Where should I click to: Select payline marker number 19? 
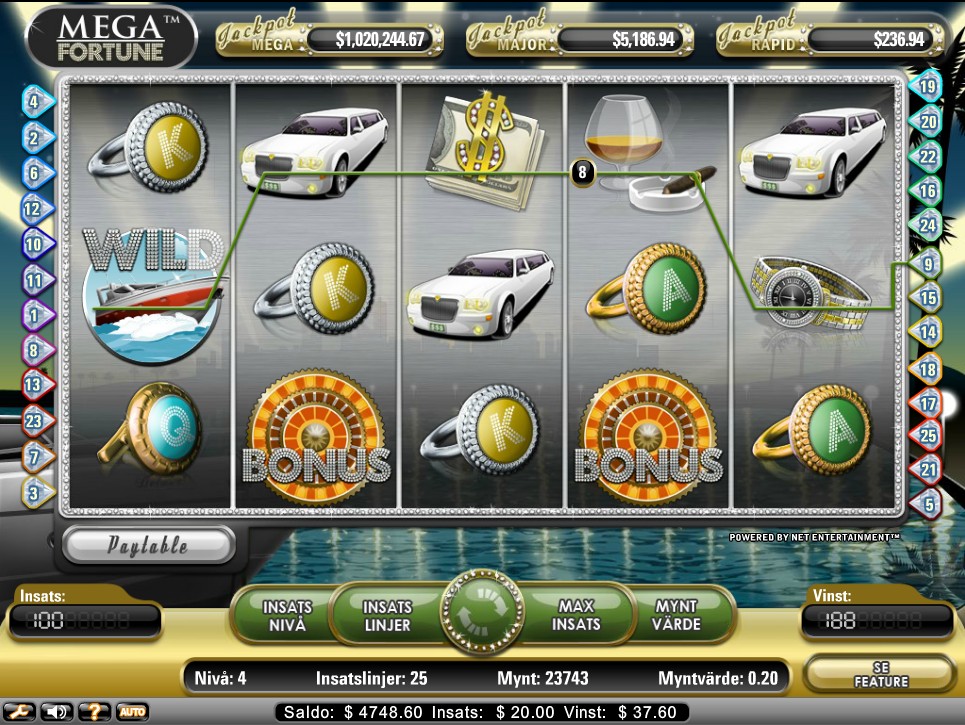[x=927, y=87]
